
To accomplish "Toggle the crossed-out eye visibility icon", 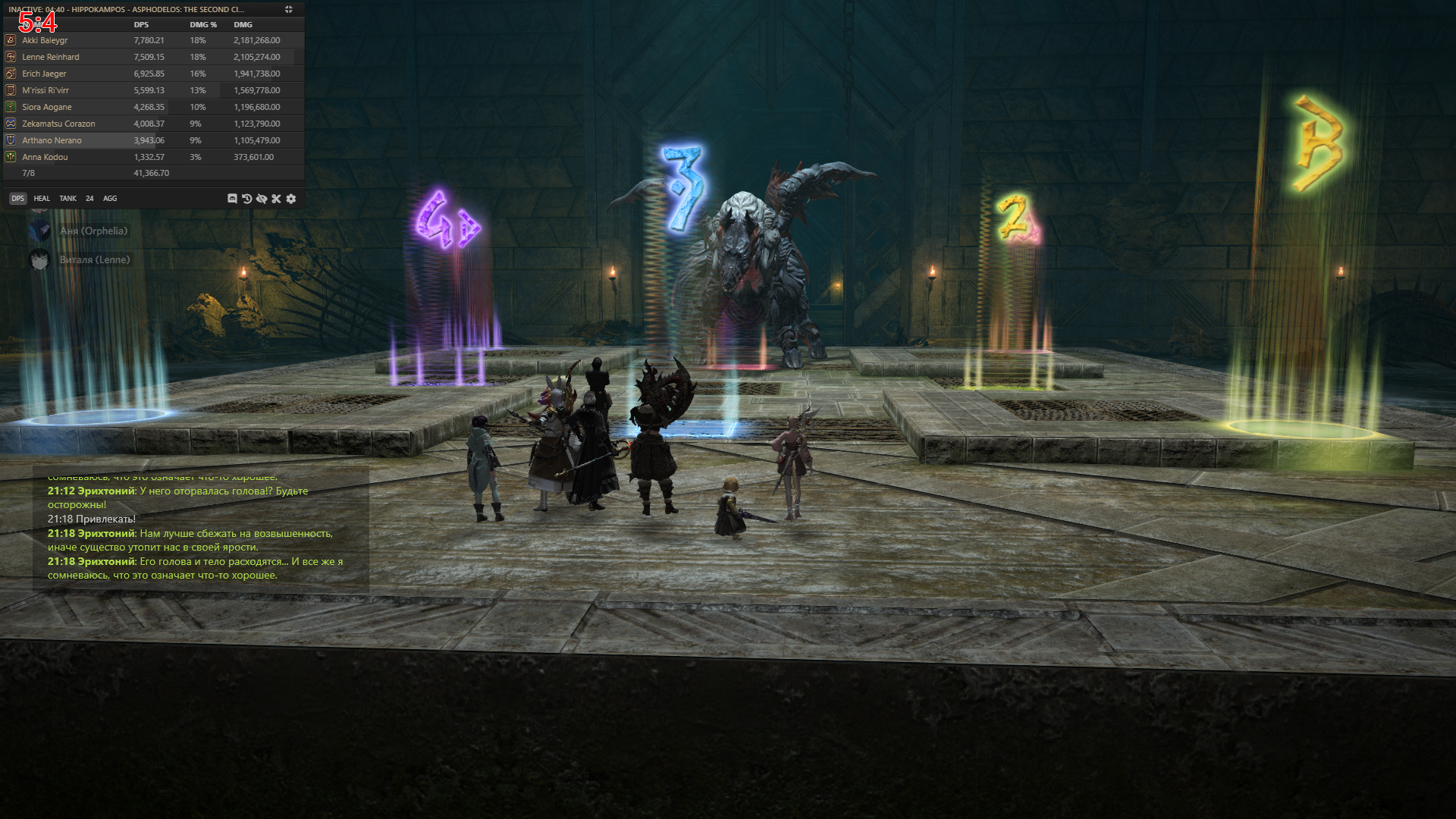I will (262, 199).
